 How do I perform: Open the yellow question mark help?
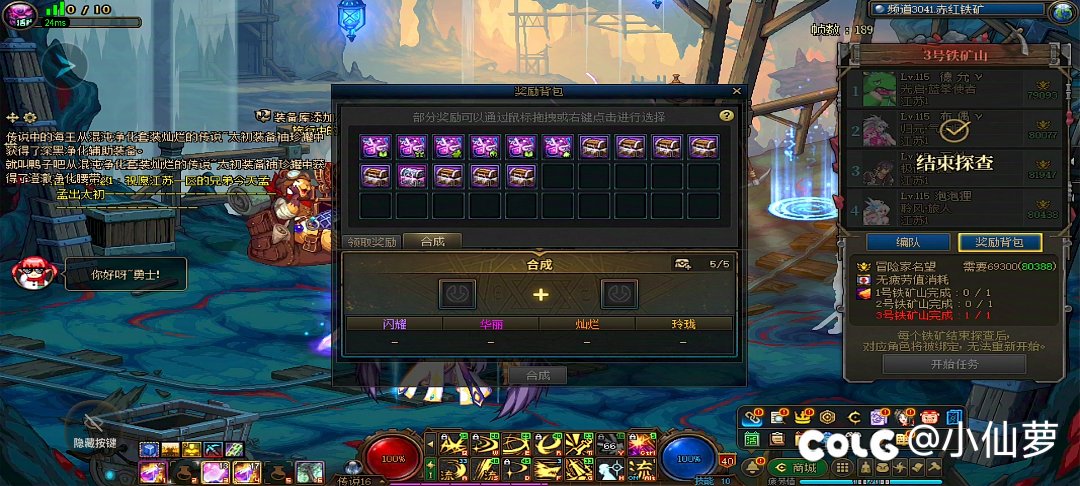(727, 116)
